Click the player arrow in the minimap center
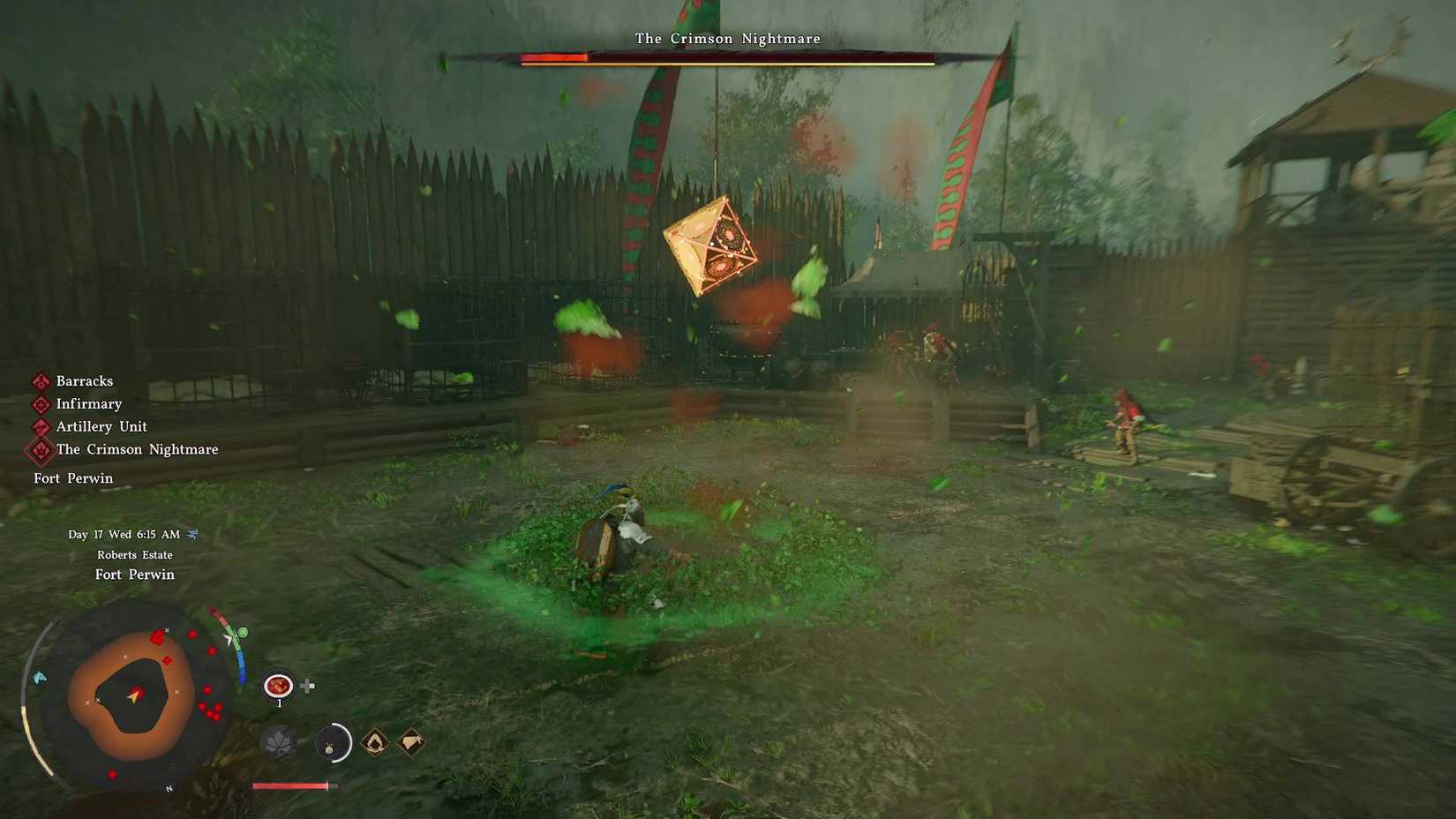This screenshot has width=1456, height=819. pos(135,695)
